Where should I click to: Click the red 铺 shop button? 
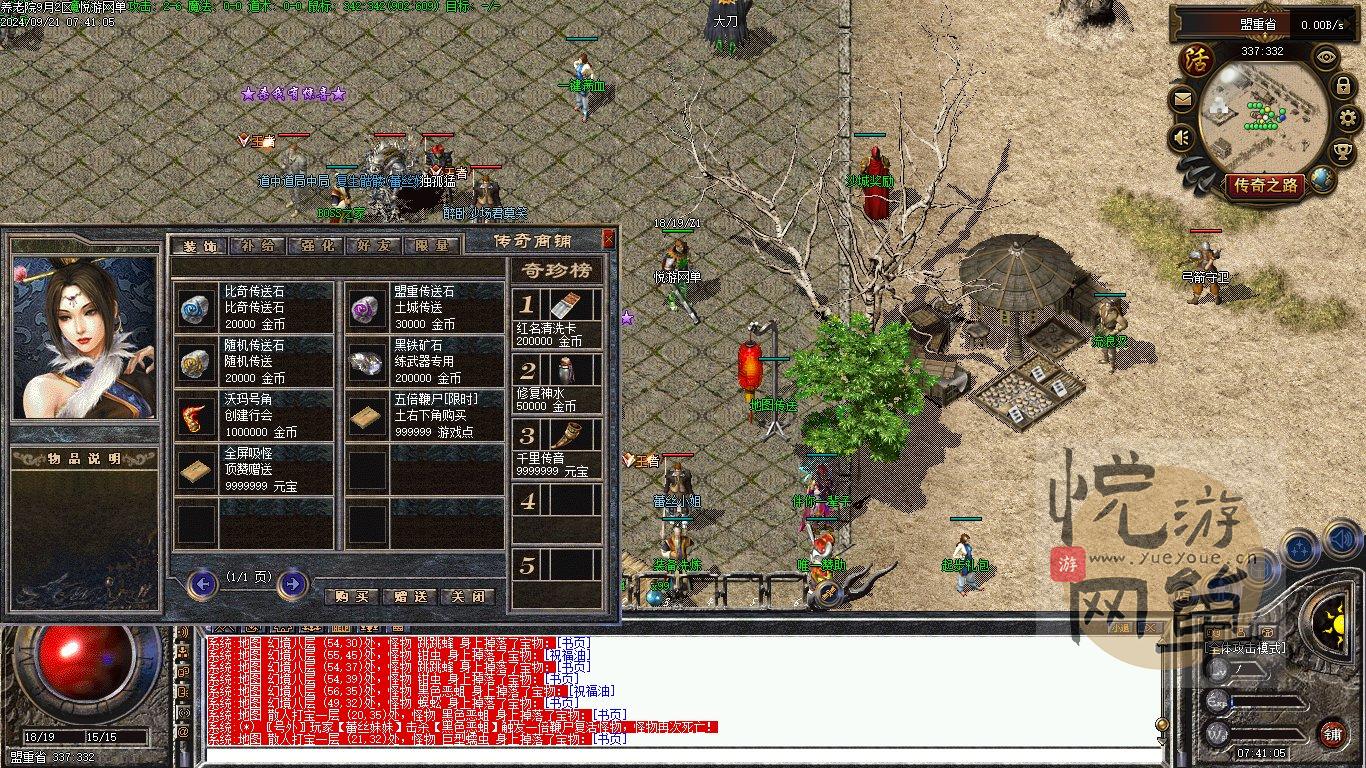pos(1332,733)
